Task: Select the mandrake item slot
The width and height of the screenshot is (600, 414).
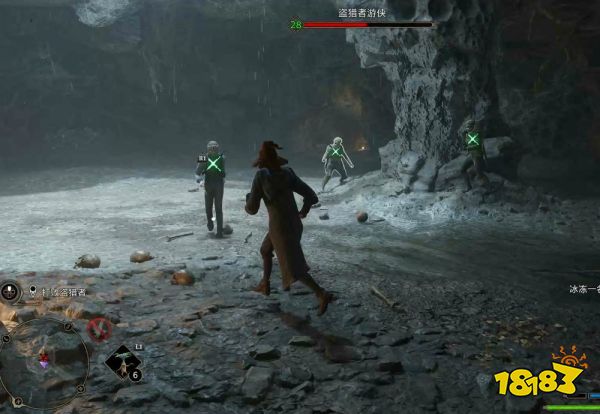Action: [124, 363]
